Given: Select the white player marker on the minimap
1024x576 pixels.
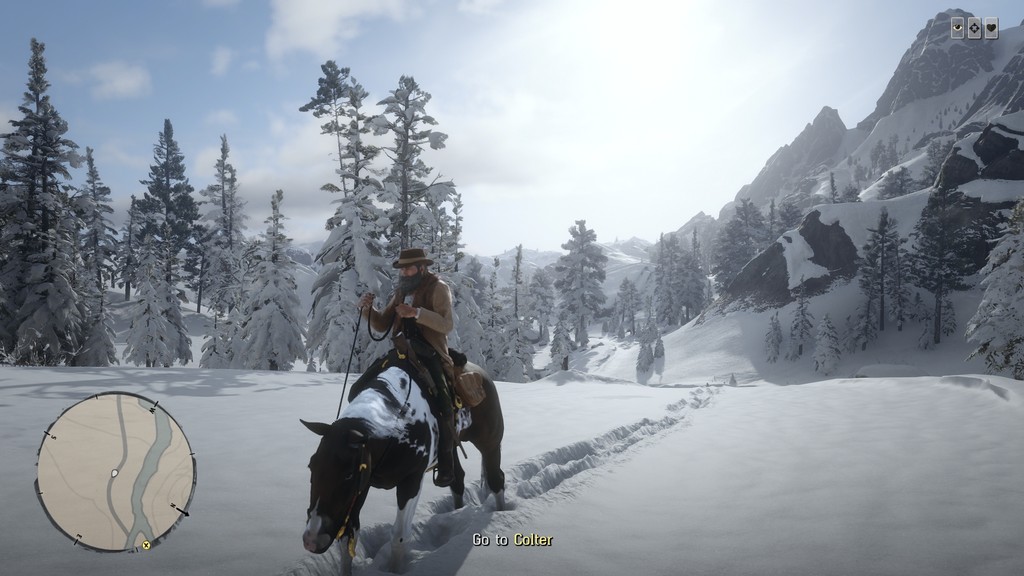Looking at the screenshot, I should [x=115, y=472].
